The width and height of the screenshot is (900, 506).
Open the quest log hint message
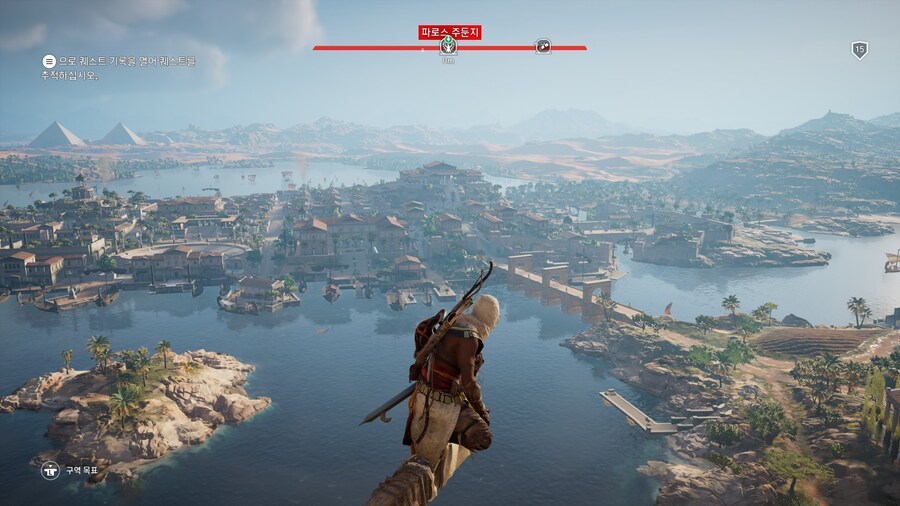119,68
